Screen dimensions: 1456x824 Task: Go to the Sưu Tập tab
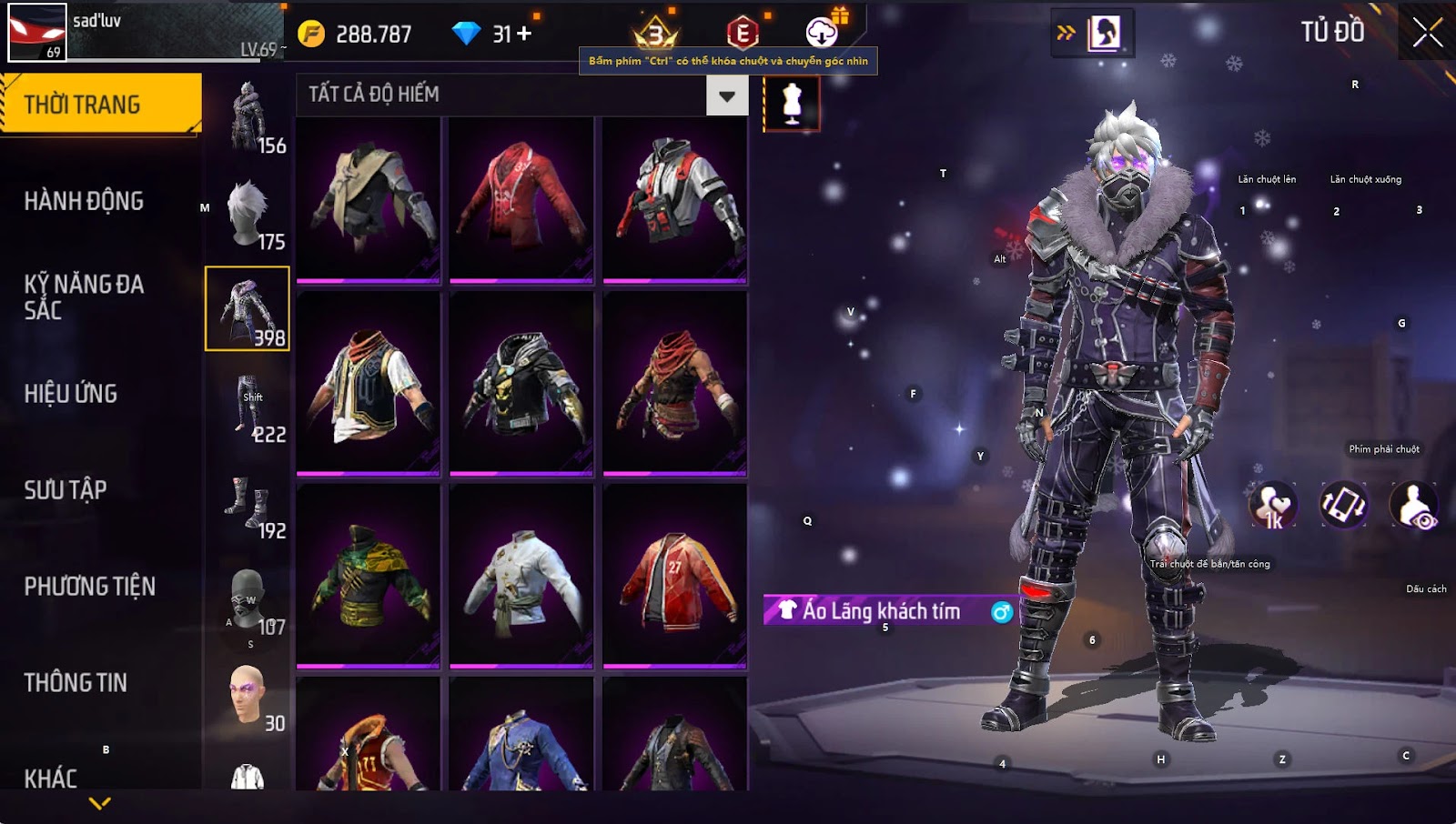click(x=66, y=489)
